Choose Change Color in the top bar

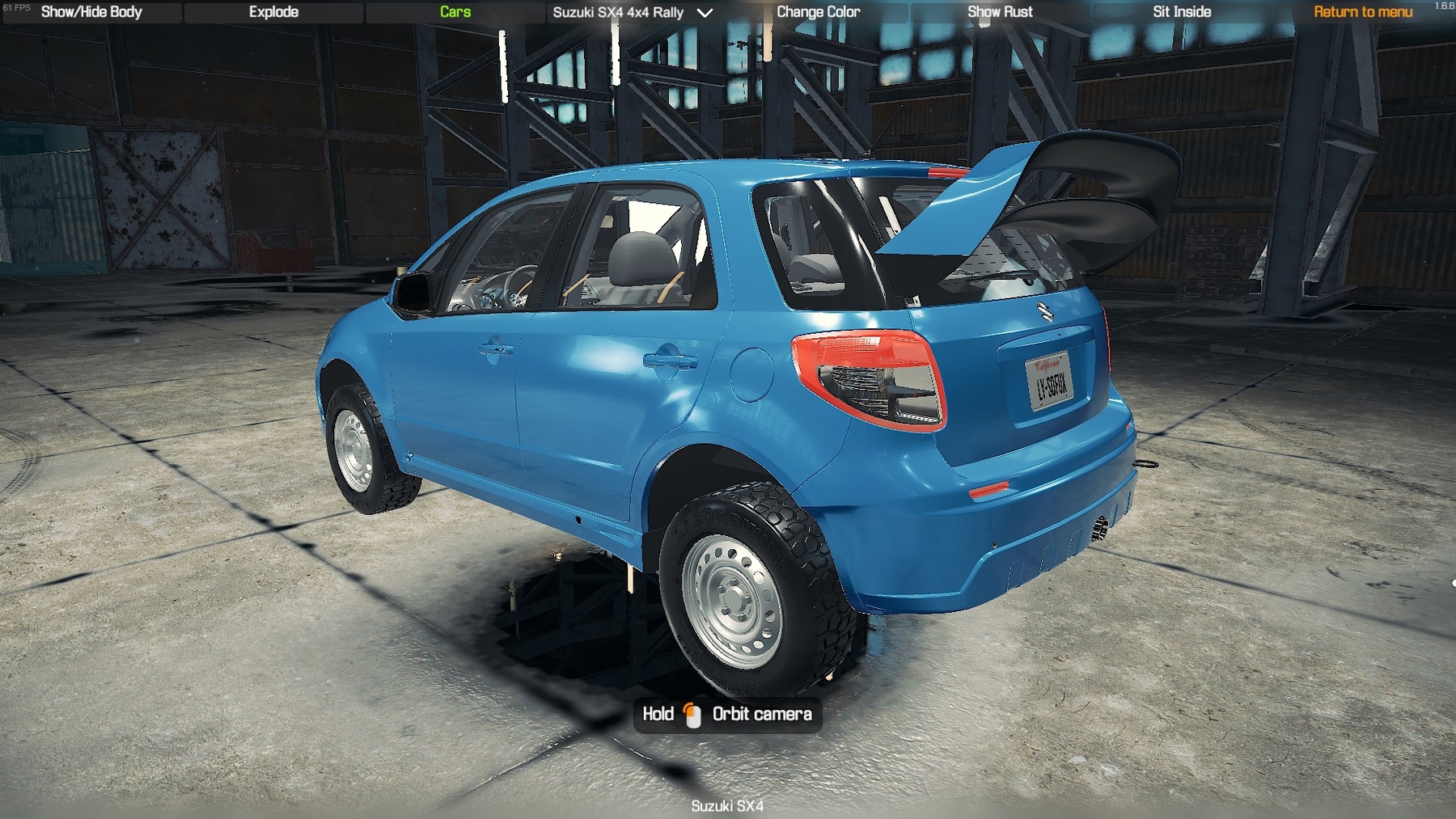pos(818,12)
